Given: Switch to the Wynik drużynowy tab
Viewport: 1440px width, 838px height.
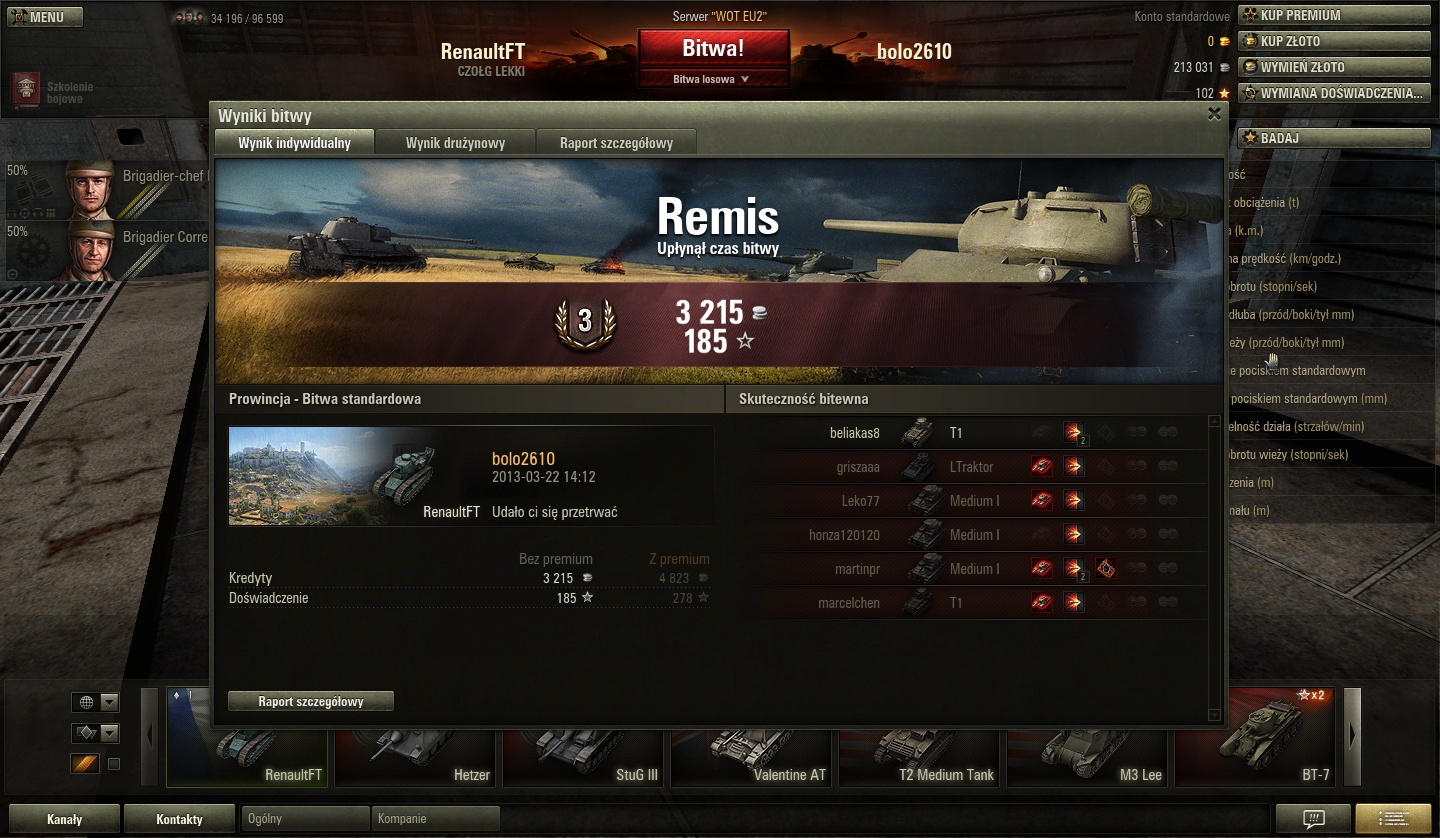Looking at the screenshot, I should [x=455, y=143].
